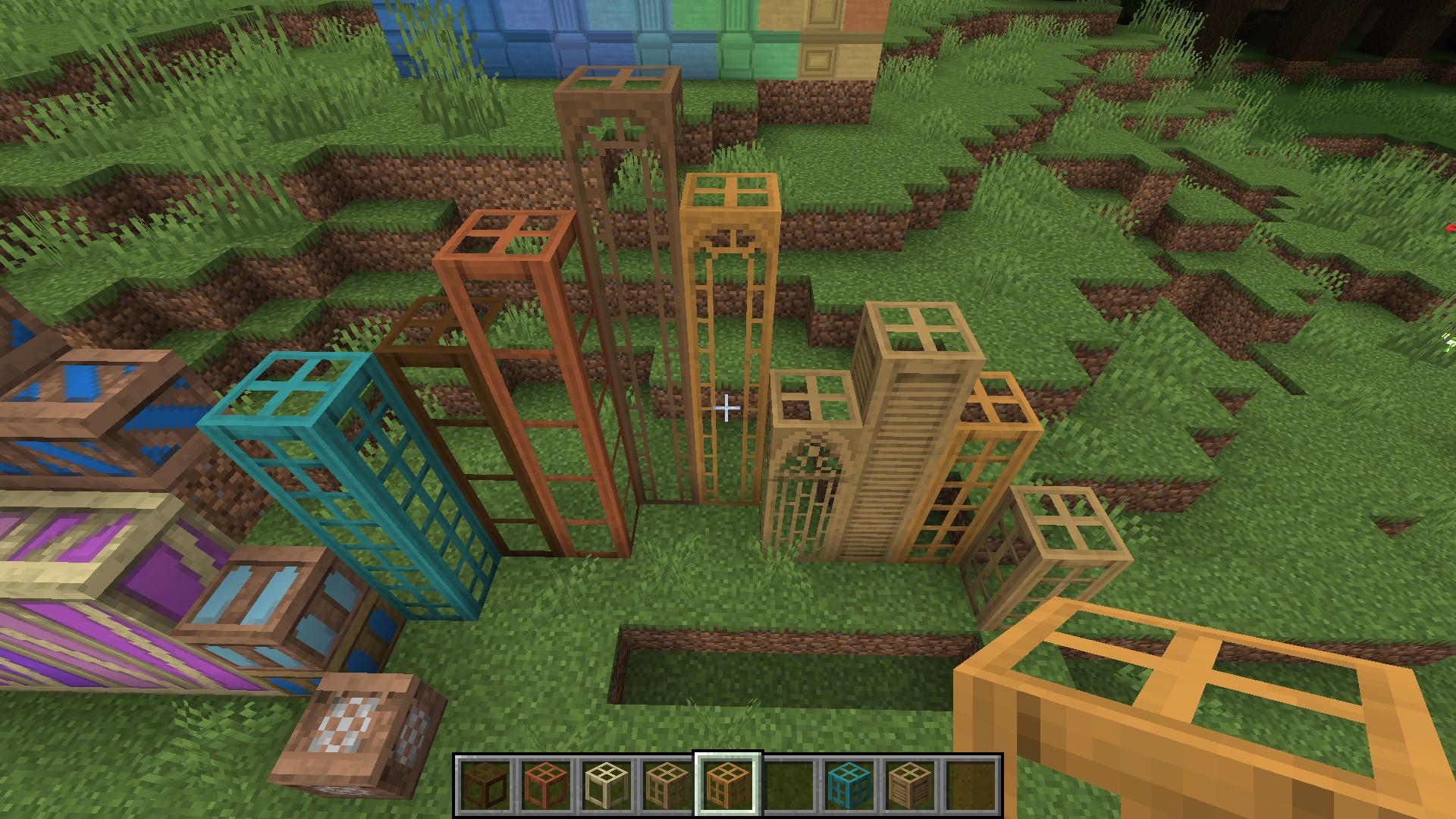Select the slatted shutter frame block slot
Screen dimensions: 1456x819
[909, 783]
